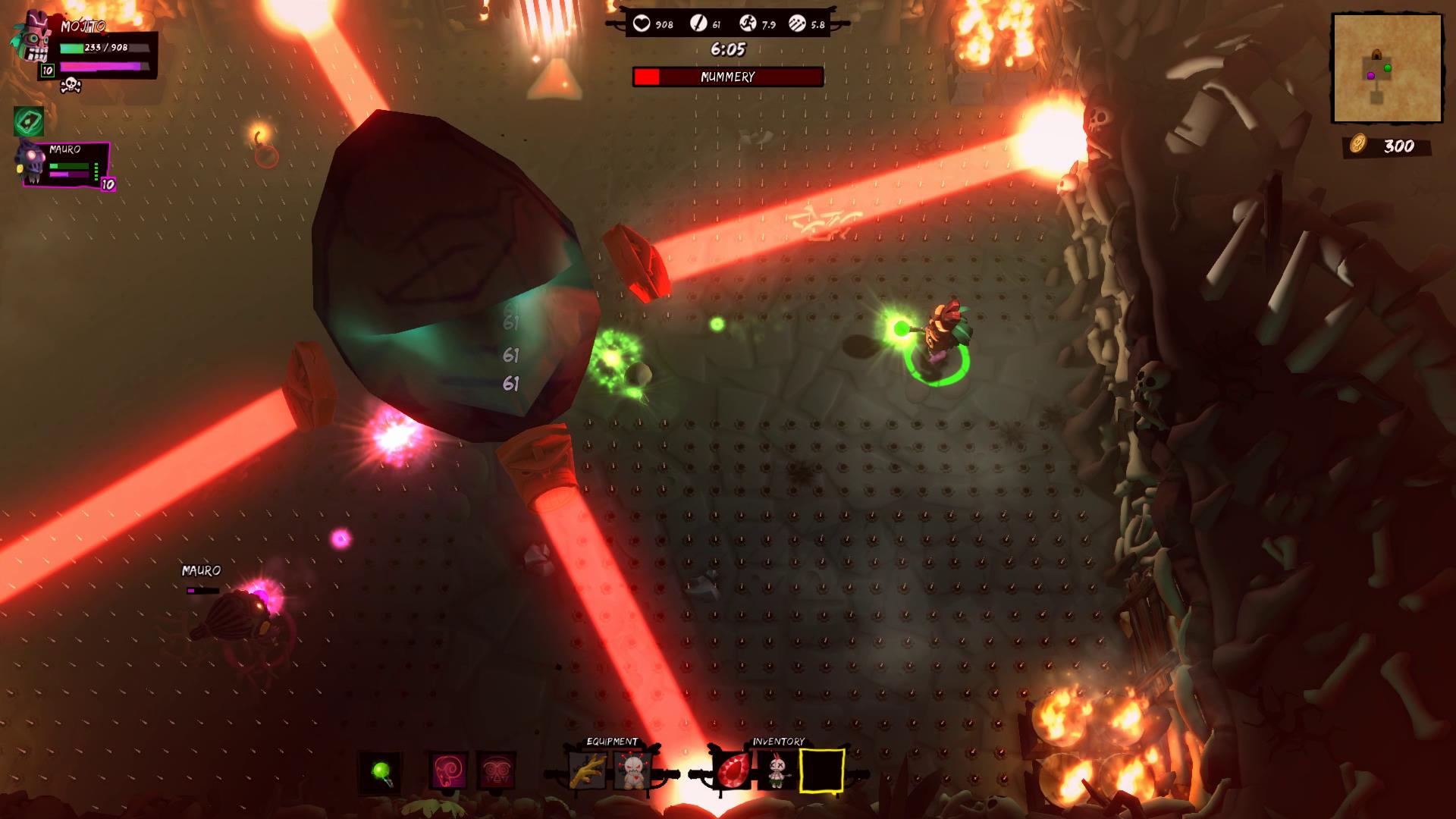The image size is (1456, 819).
Task: Choose the mohawk voodoo doll inventory slot
Action: click(x=777, y=772)
